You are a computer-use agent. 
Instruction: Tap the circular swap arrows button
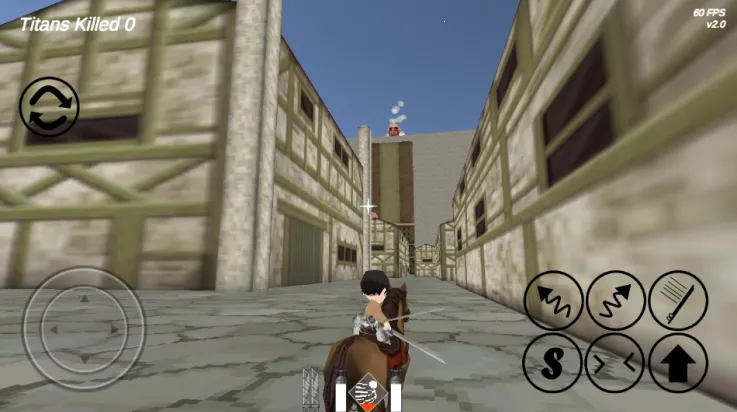pyautogui.click(x=49, y=108)
